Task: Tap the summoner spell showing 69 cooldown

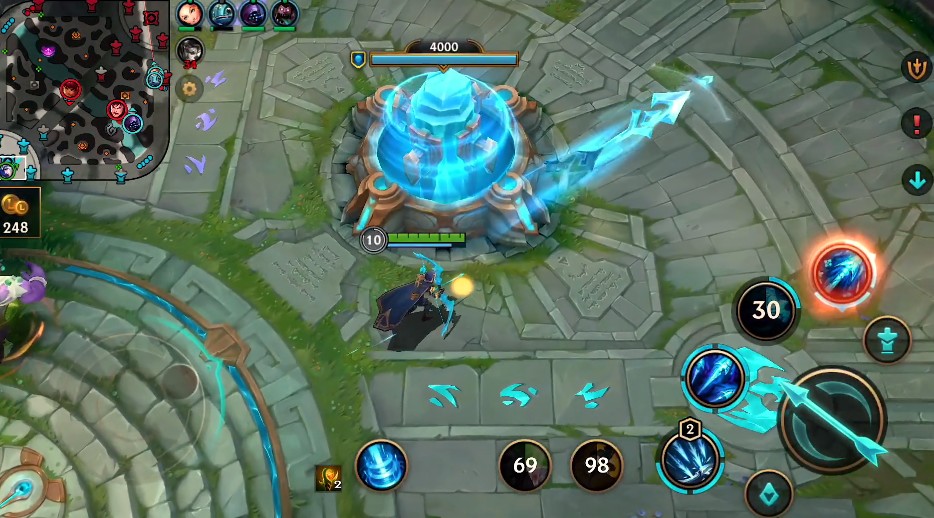Action: pos(525,465)
